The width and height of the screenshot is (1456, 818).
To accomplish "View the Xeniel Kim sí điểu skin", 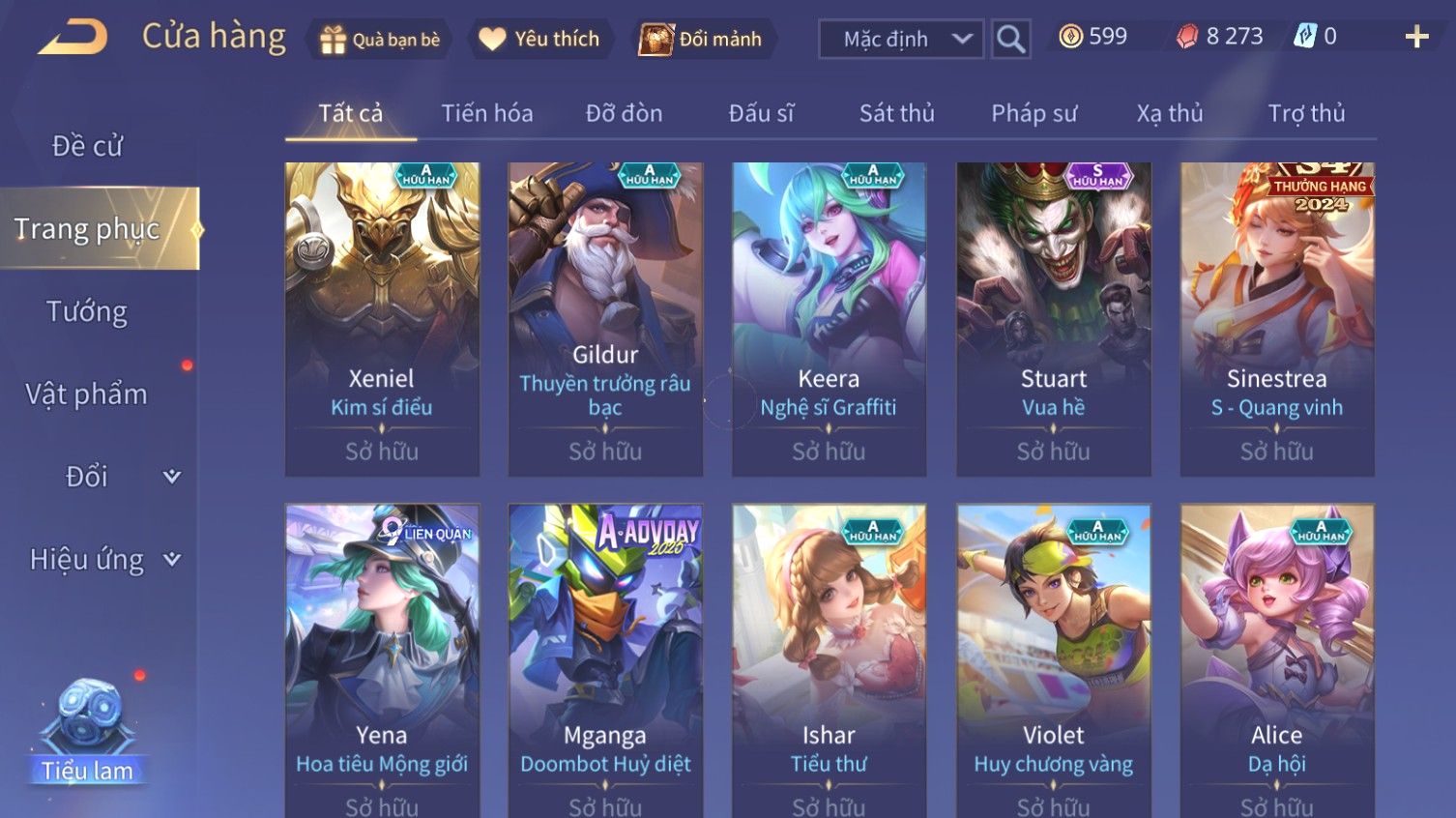I will pyautogui.click(x=382, y=319).
